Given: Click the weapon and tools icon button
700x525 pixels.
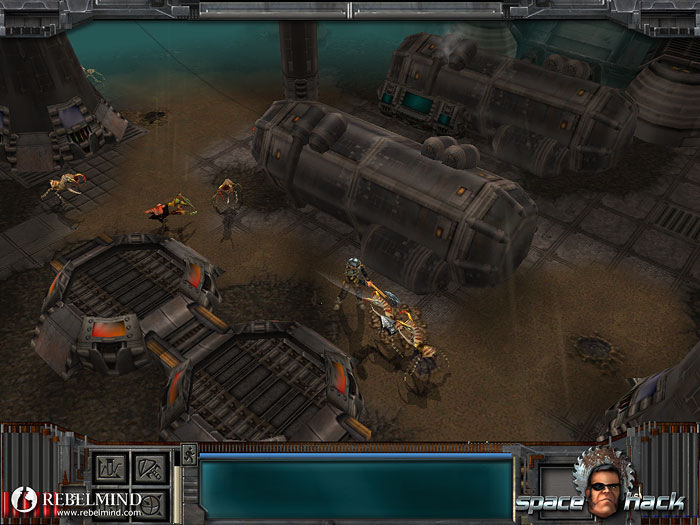Looking at the screenshot, I should pos(148,467).
